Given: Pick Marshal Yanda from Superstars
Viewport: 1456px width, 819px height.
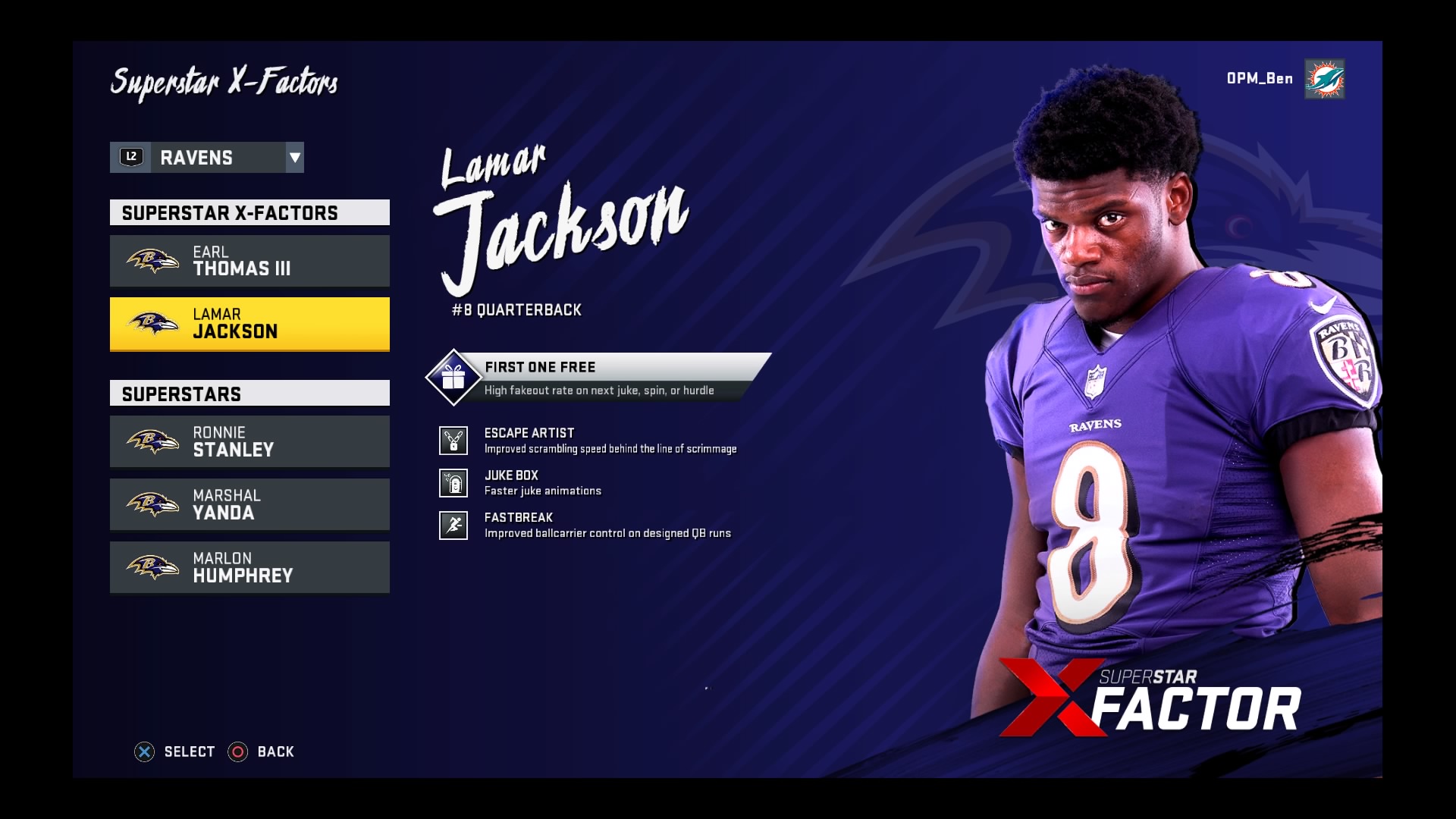Looking at the screenshot, I should click(249, 504).
